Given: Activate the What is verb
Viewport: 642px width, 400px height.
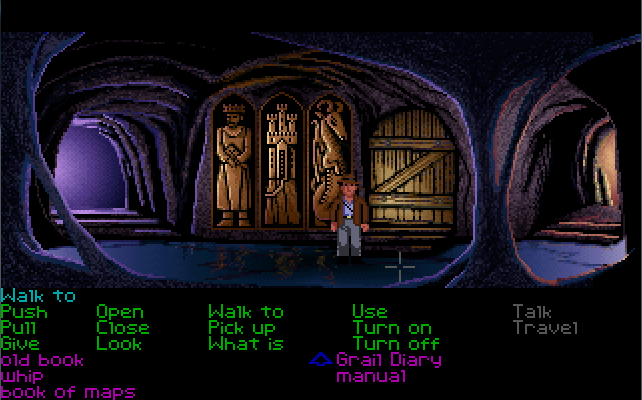Looking at the screenshot, I should 246,344.
